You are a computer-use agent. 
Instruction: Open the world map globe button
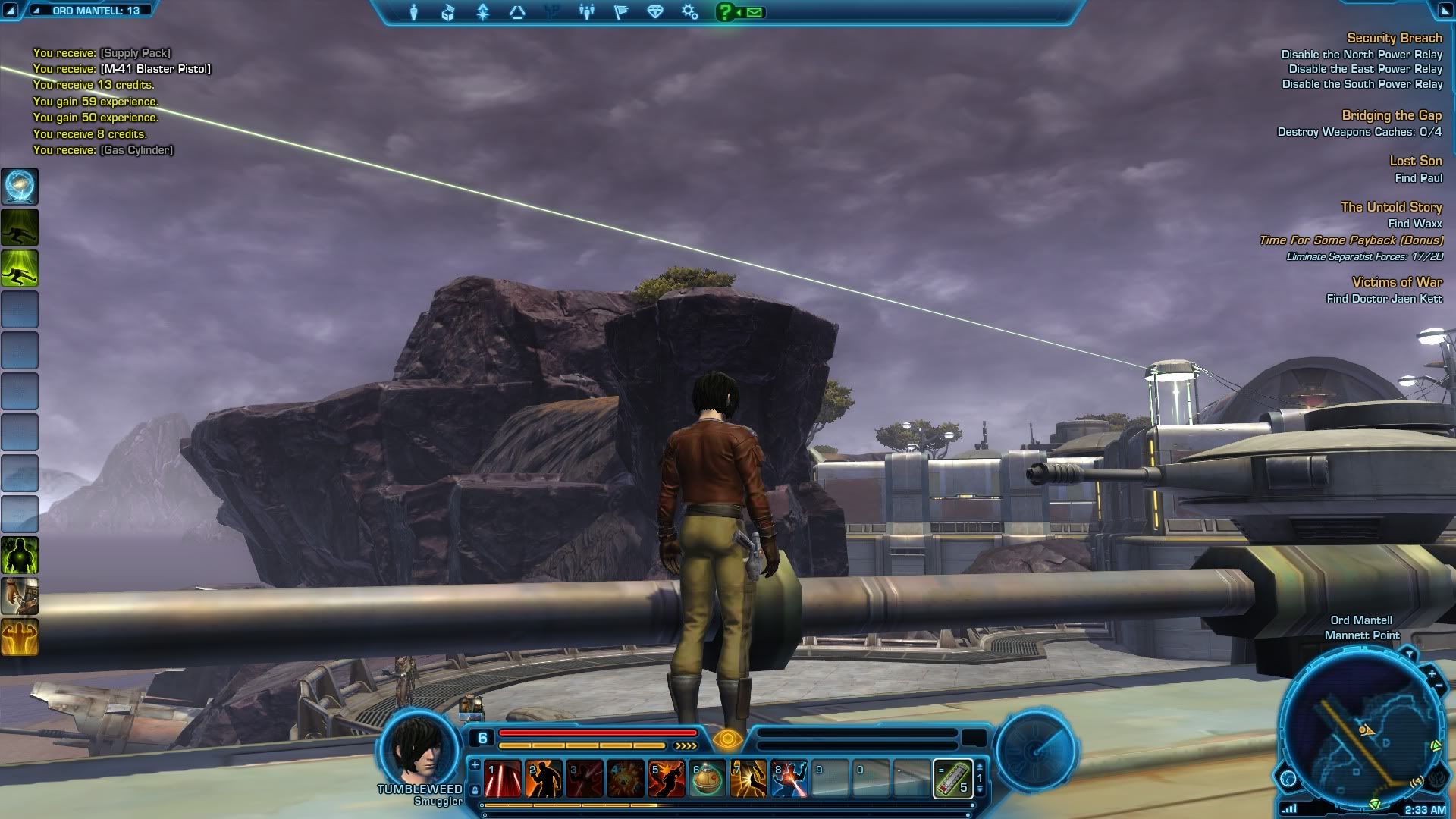coord(1288,778)
